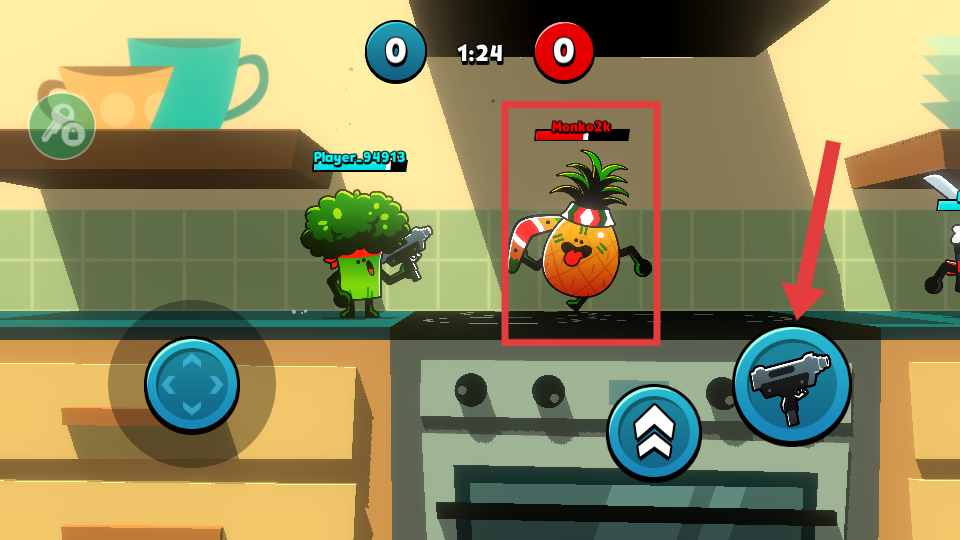Fire the submachine gun button
Screen dimensions: 960x540
[x=792, y=384]
